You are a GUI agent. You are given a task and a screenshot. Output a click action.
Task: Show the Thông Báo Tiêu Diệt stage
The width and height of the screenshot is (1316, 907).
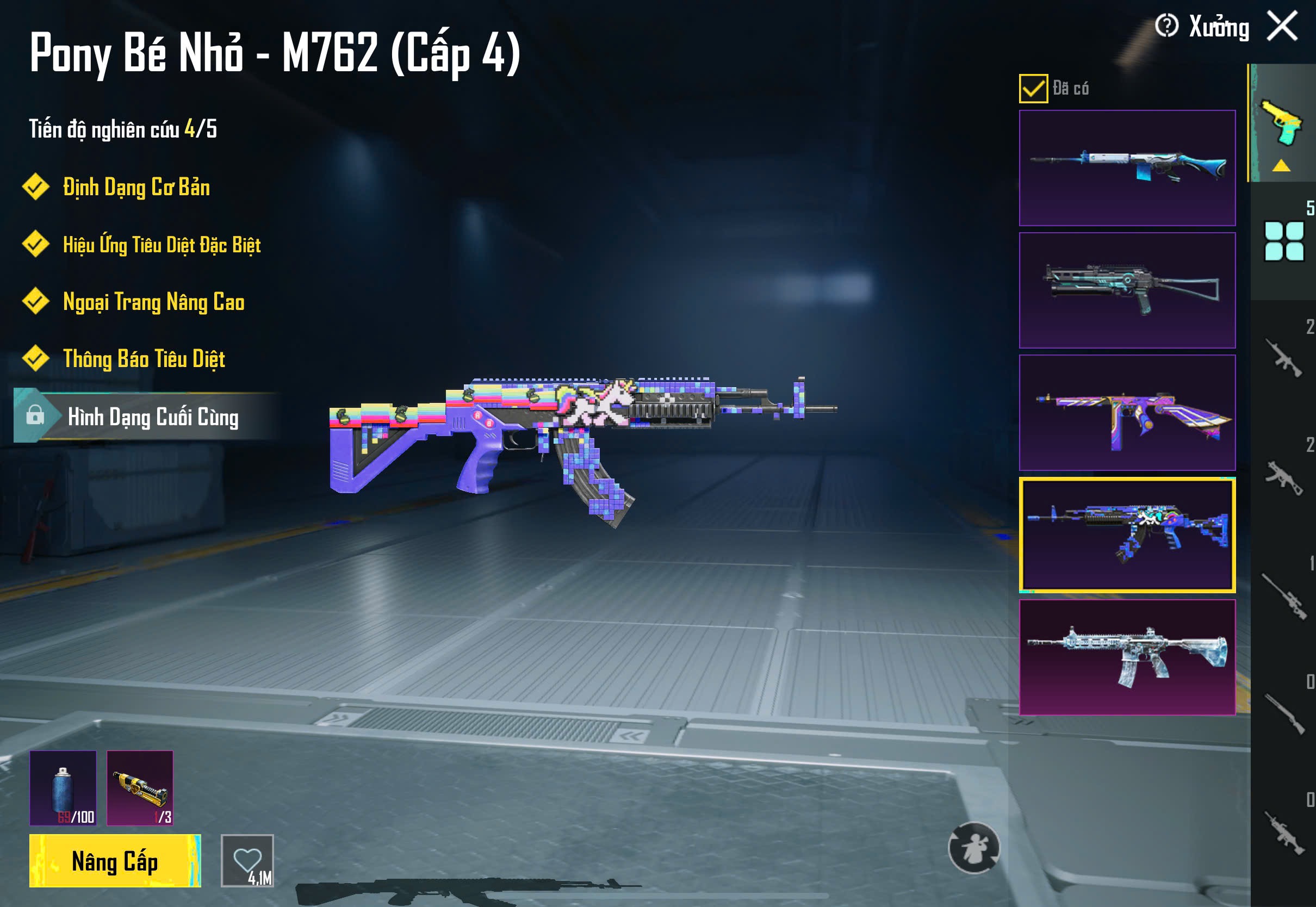[144, 359]
